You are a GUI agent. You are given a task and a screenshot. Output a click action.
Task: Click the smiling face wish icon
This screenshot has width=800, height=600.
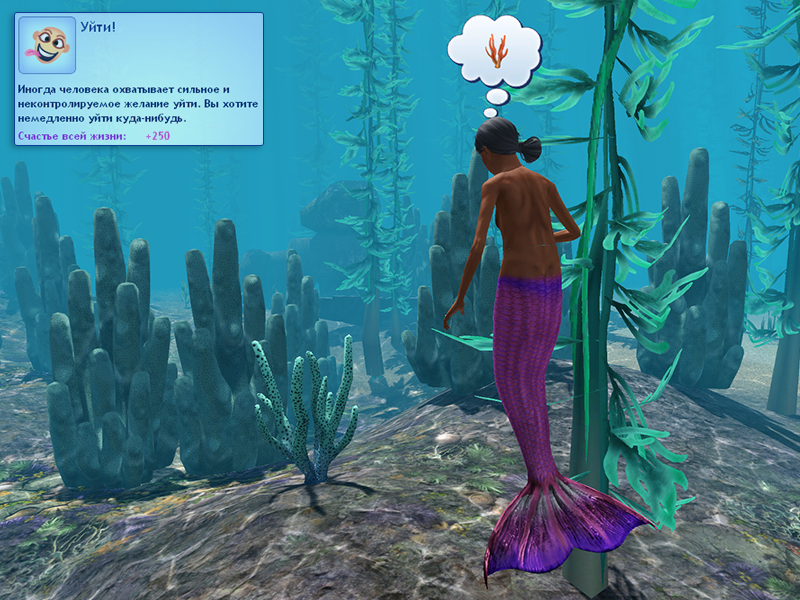coord(47,46)
